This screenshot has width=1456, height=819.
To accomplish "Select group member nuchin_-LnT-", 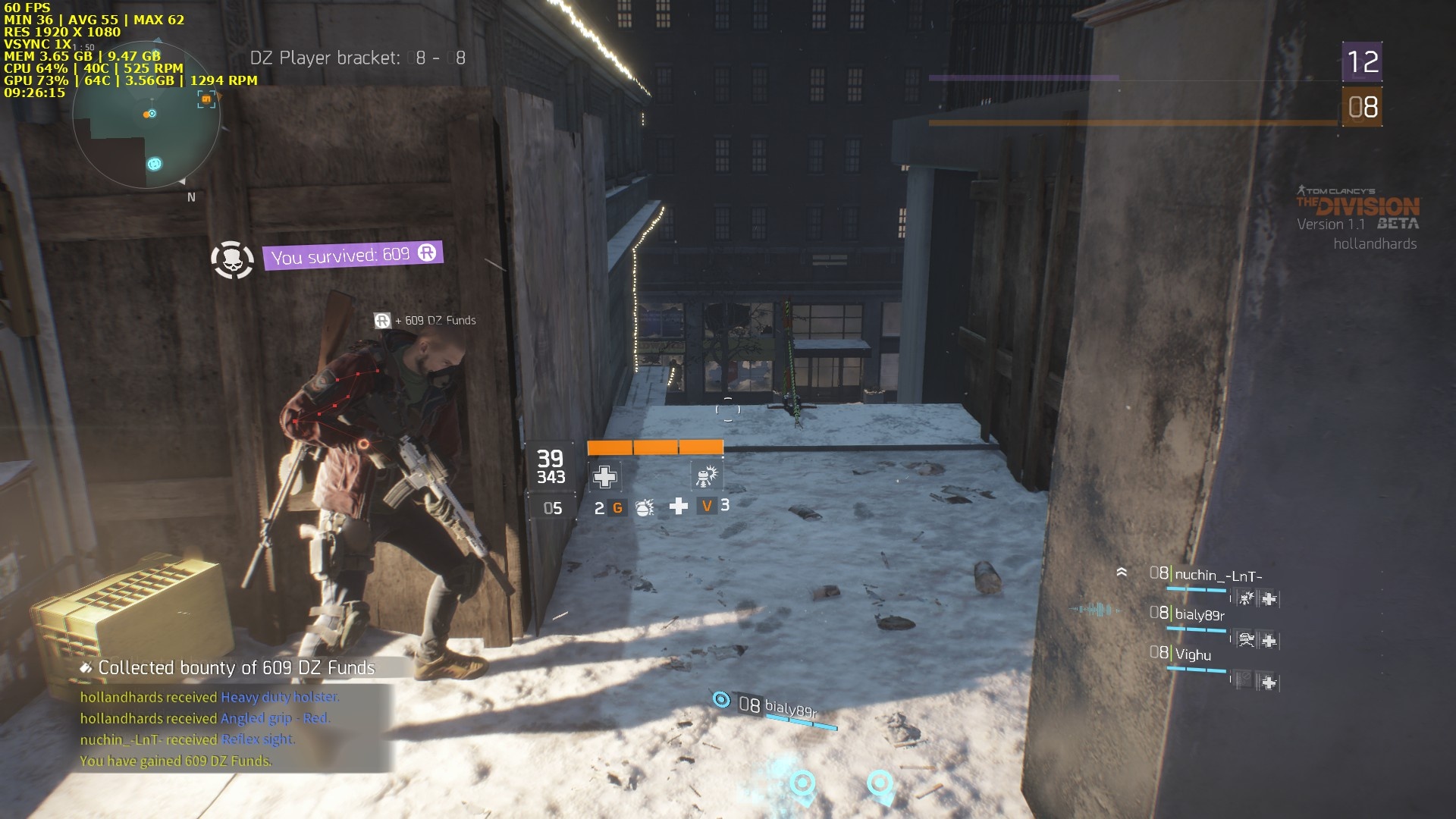I will 1218,576.
